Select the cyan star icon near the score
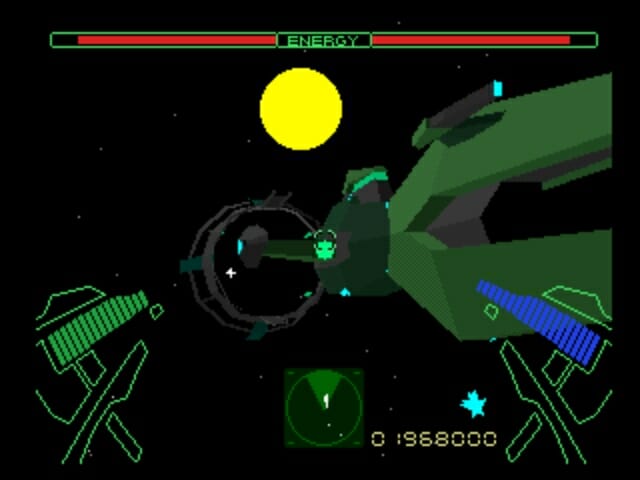 pyautogui.click(x=473, y=404)
